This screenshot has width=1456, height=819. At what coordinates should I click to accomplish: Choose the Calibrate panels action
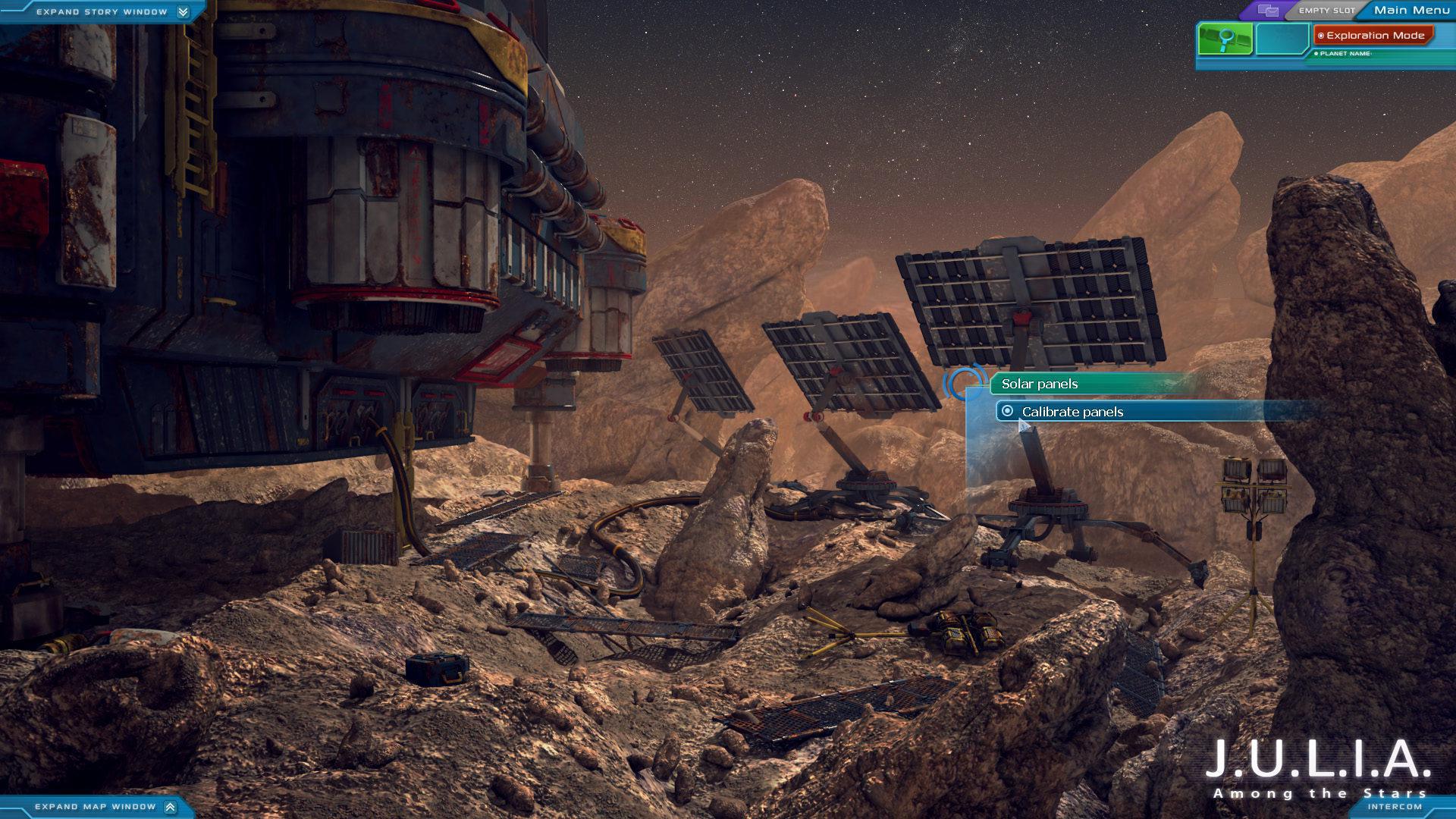coord(1072,412)
